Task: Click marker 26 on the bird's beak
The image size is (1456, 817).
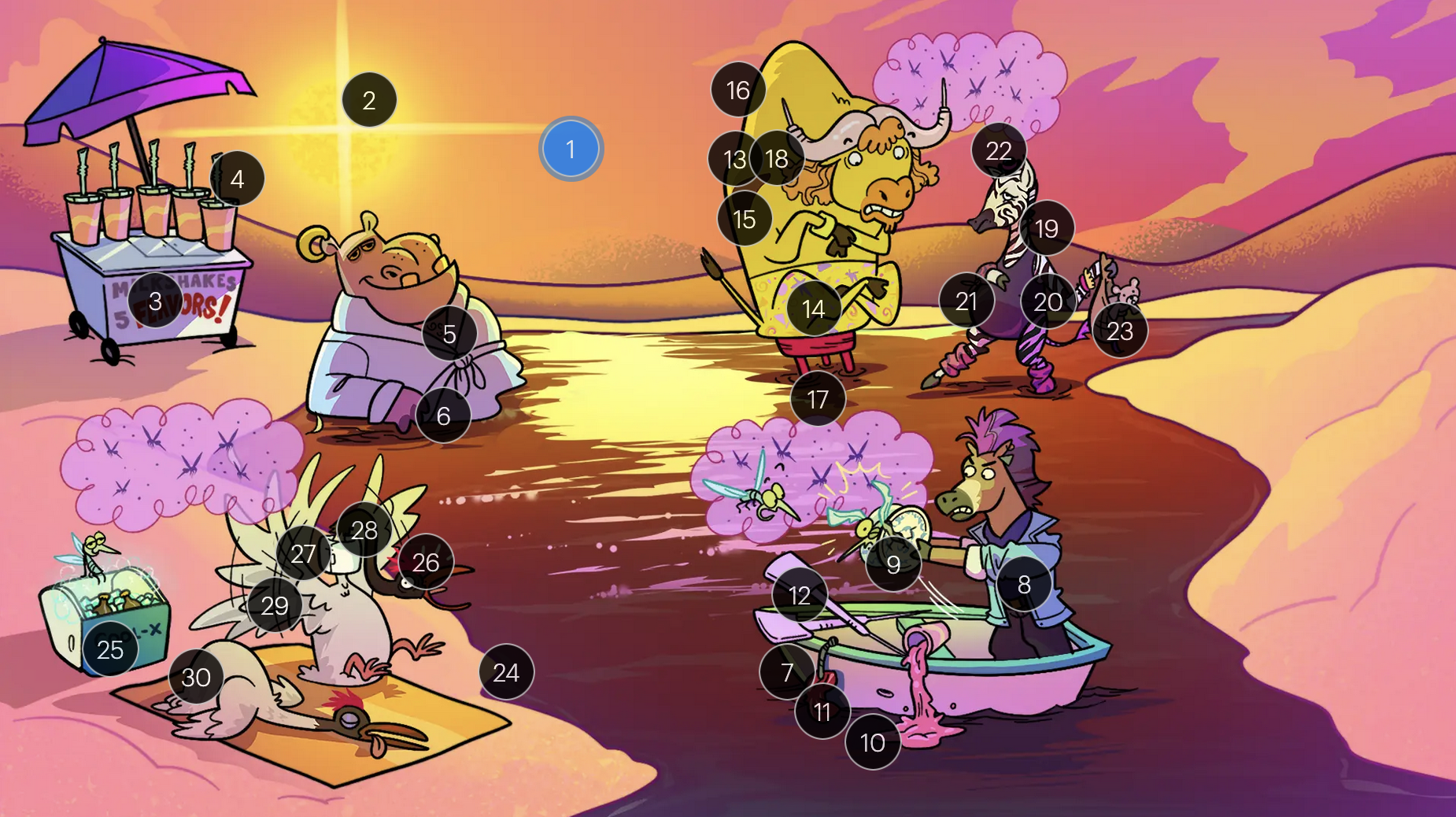Action: tap(425, 562)
